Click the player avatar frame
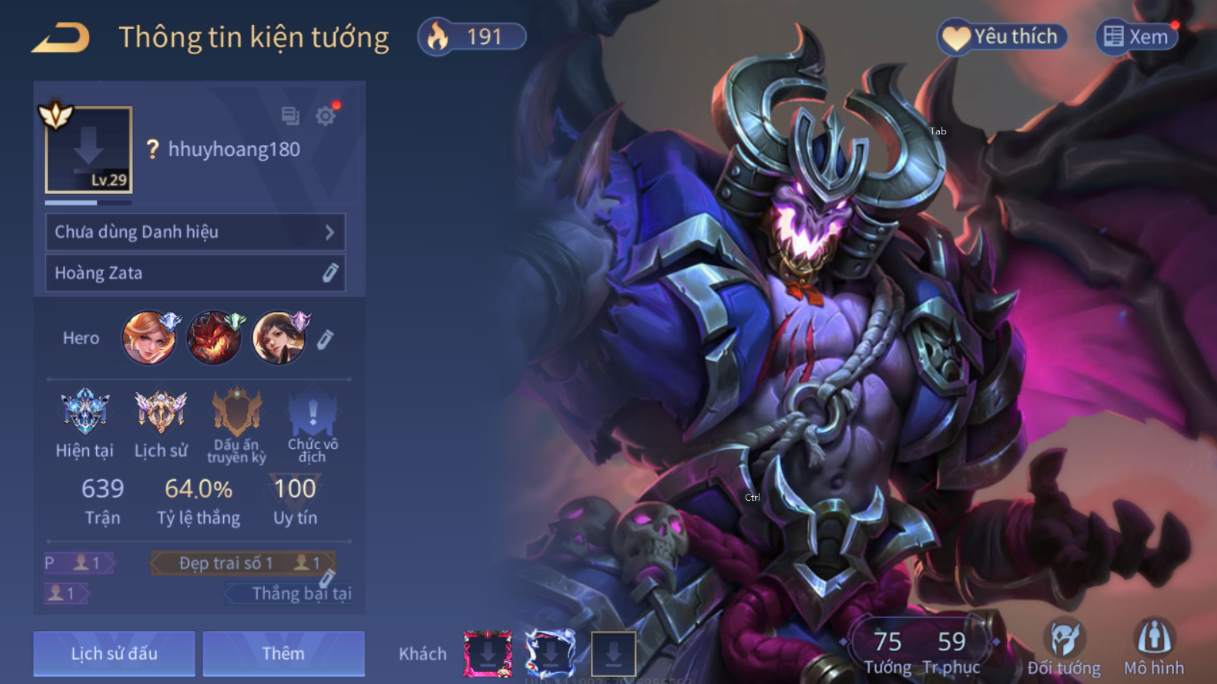Image resolution: width=1217 pixels, height=684 pixels. point(88,150)
